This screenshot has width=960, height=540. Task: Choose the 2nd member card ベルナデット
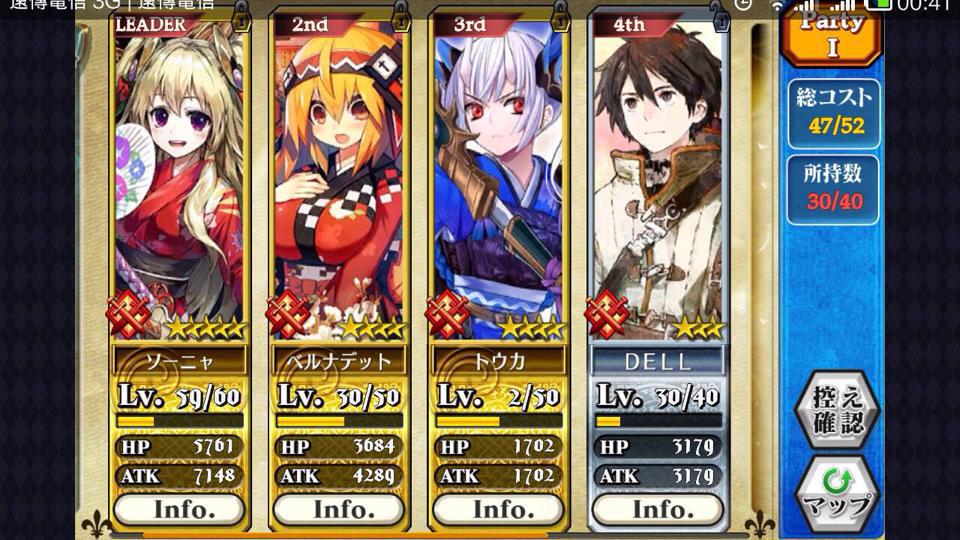339,180
